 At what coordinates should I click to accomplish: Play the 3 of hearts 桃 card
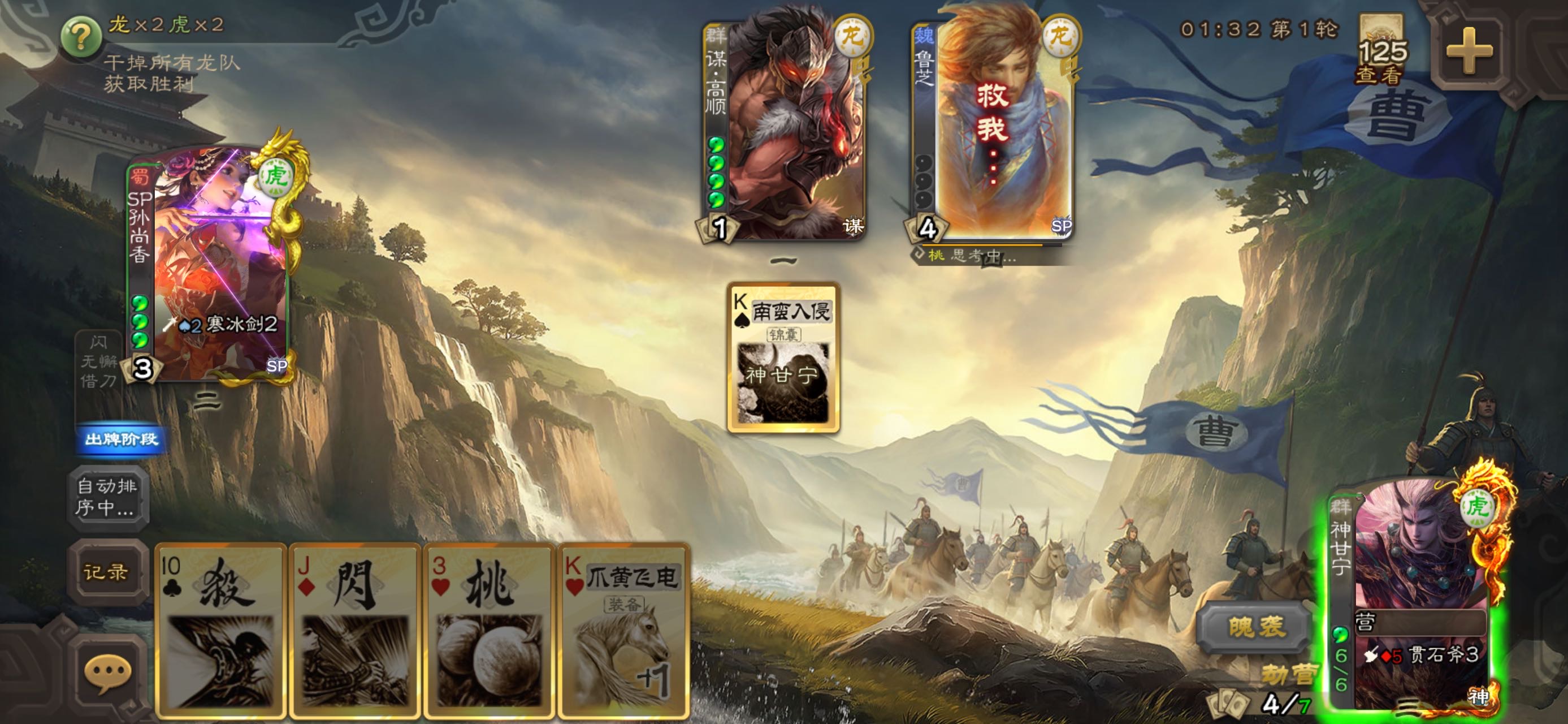(x=489, y=630)
